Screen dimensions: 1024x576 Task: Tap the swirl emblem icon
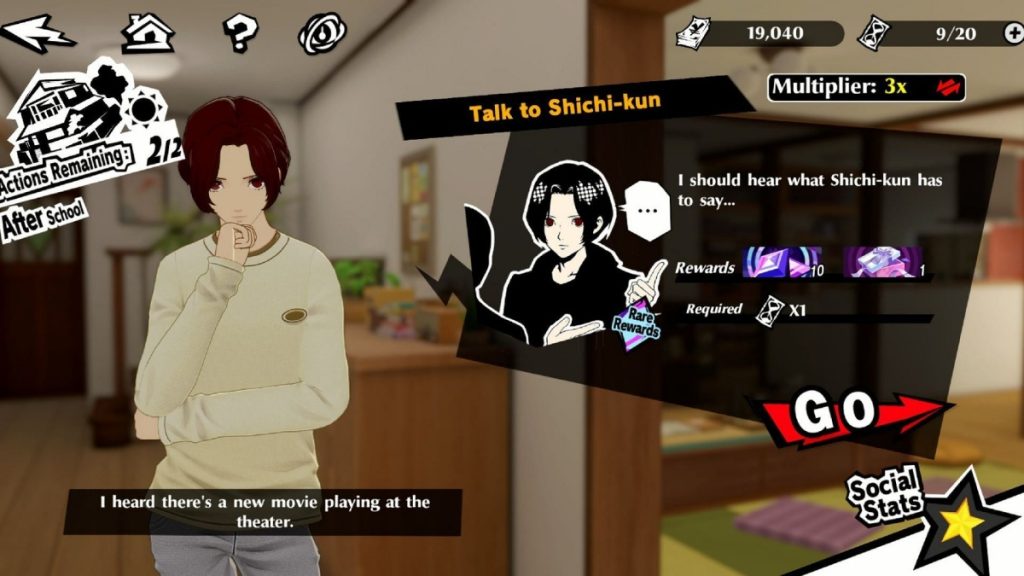point(321,33)
